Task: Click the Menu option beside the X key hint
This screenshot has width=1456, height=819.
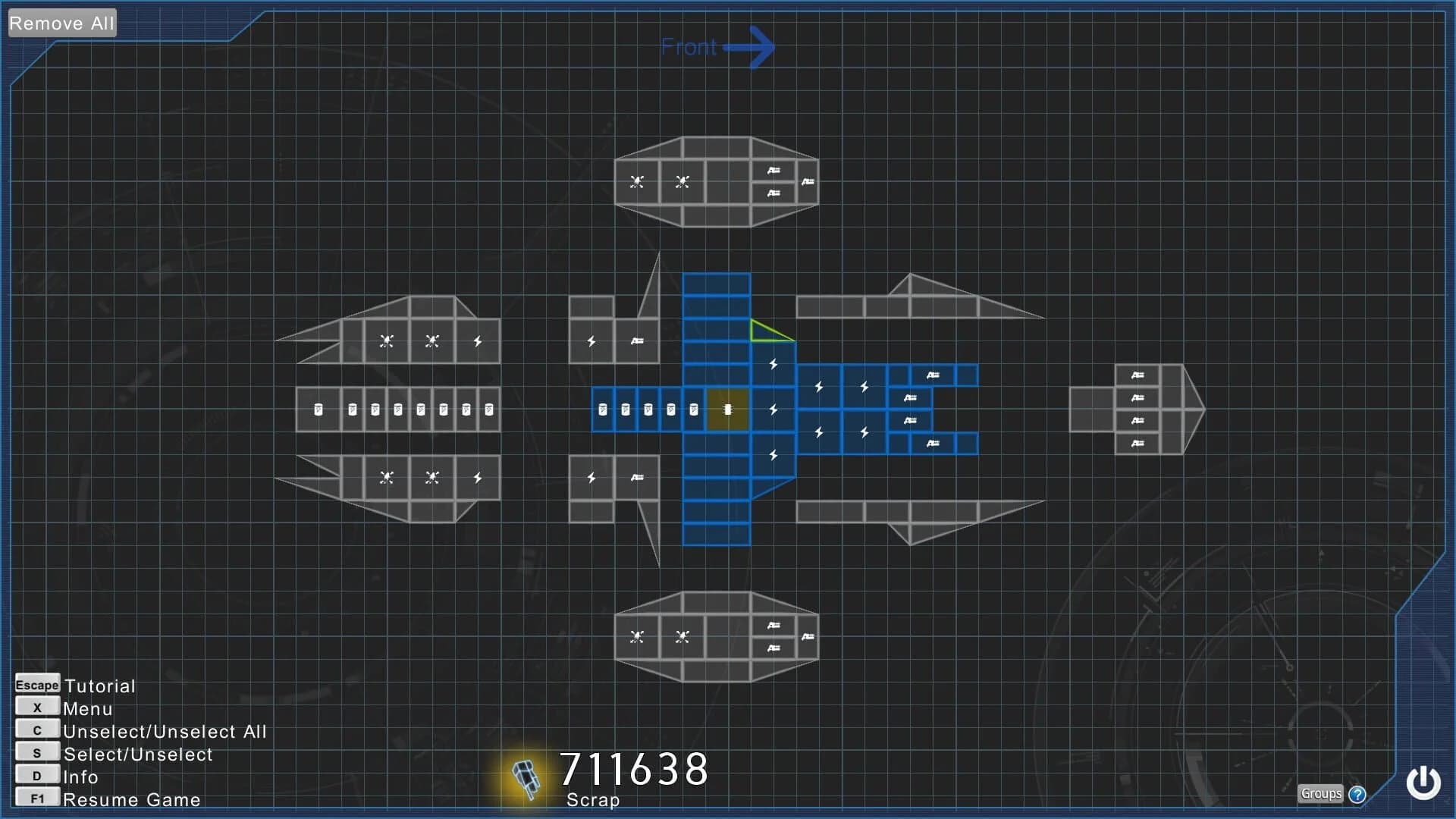Action: [87, 709]
